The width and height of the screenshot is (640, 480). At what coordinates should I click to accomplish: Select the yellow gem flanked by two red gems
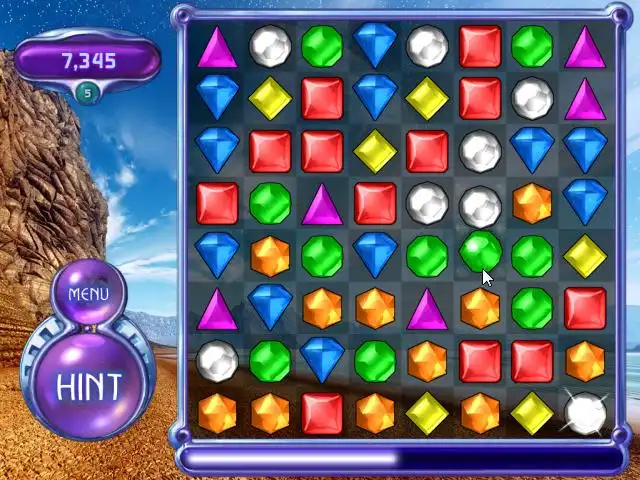tap(375, 150)
